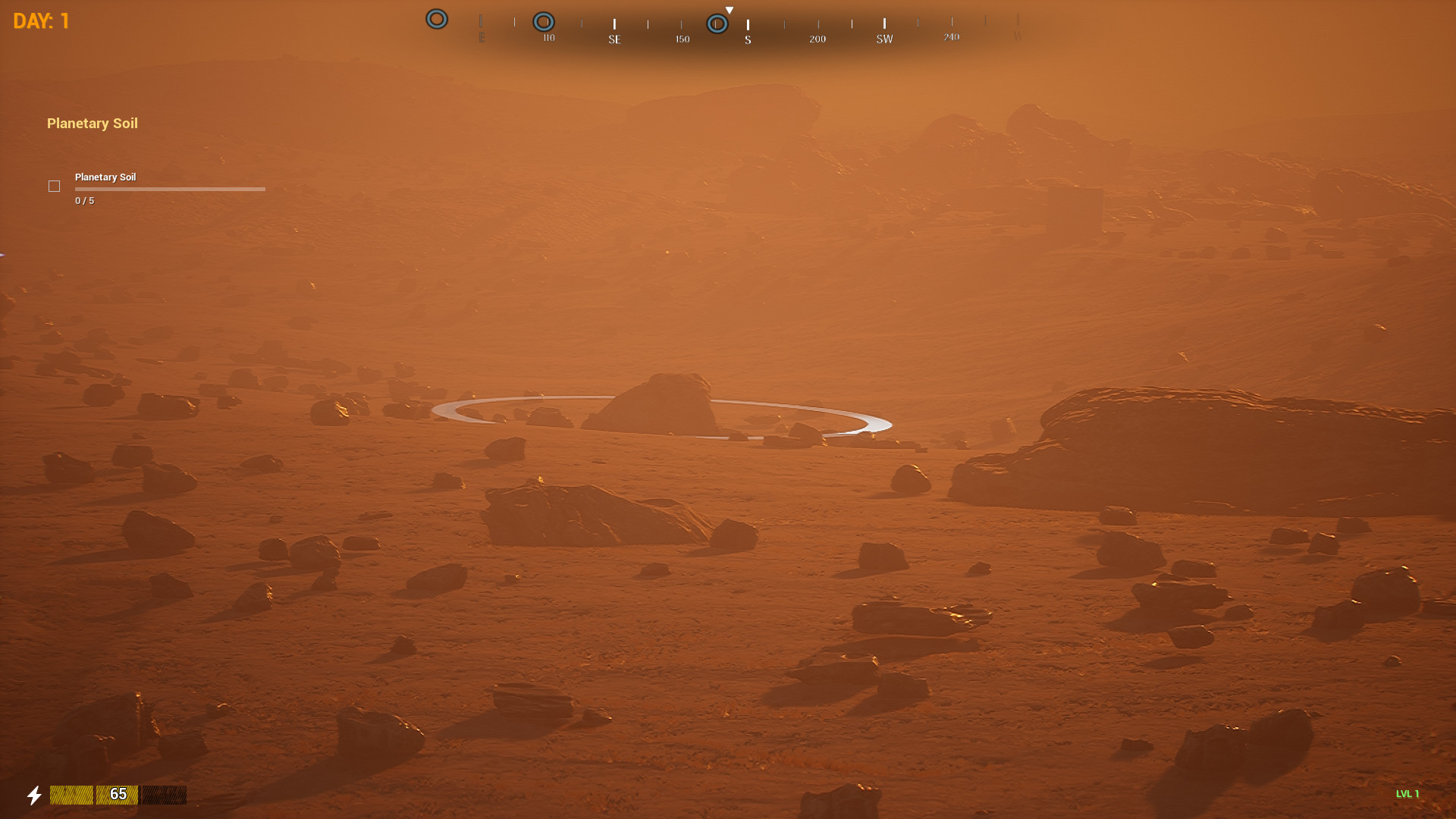1456x819 pixels.
Task: Click the SE label on the compass bar
Action: (614, 39)
